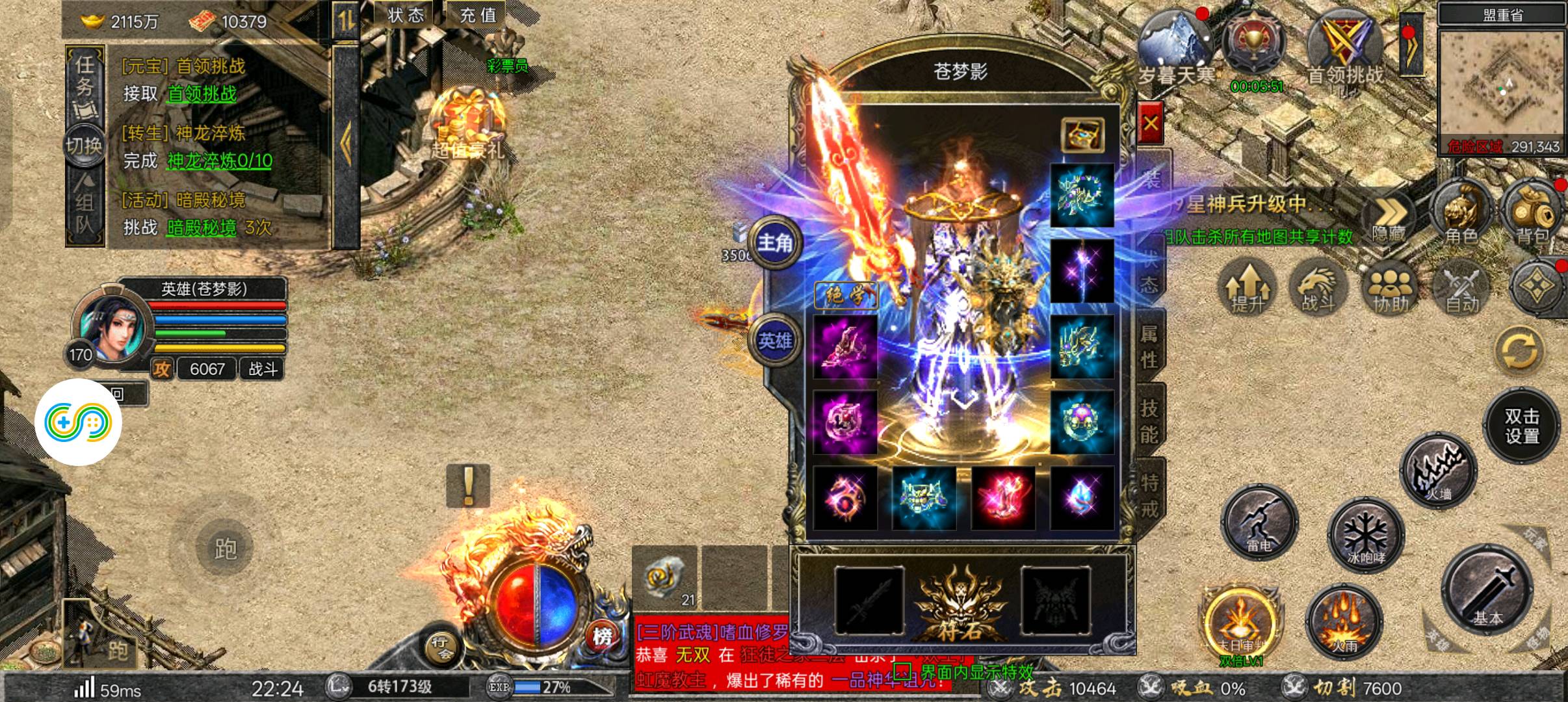Image resolution: width=1568 pixels, height=702 pixels.
Task: Follow the 神龙淬炼 quest link
Action: (x=219, y=161)
